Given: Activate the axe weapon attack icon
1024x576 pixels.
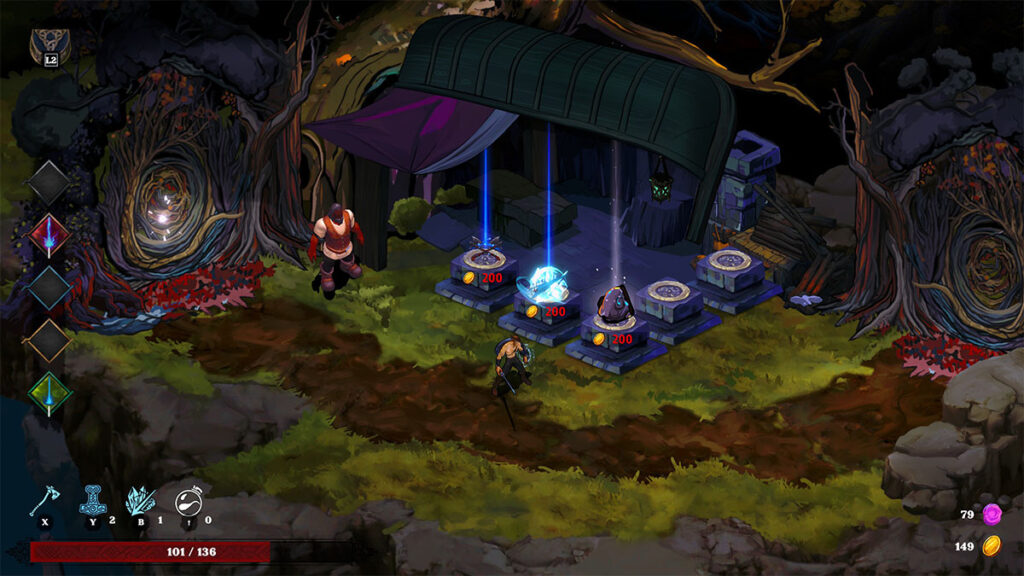Looking at the screenshot, I should pyautogui.click(x=44, y=500).
